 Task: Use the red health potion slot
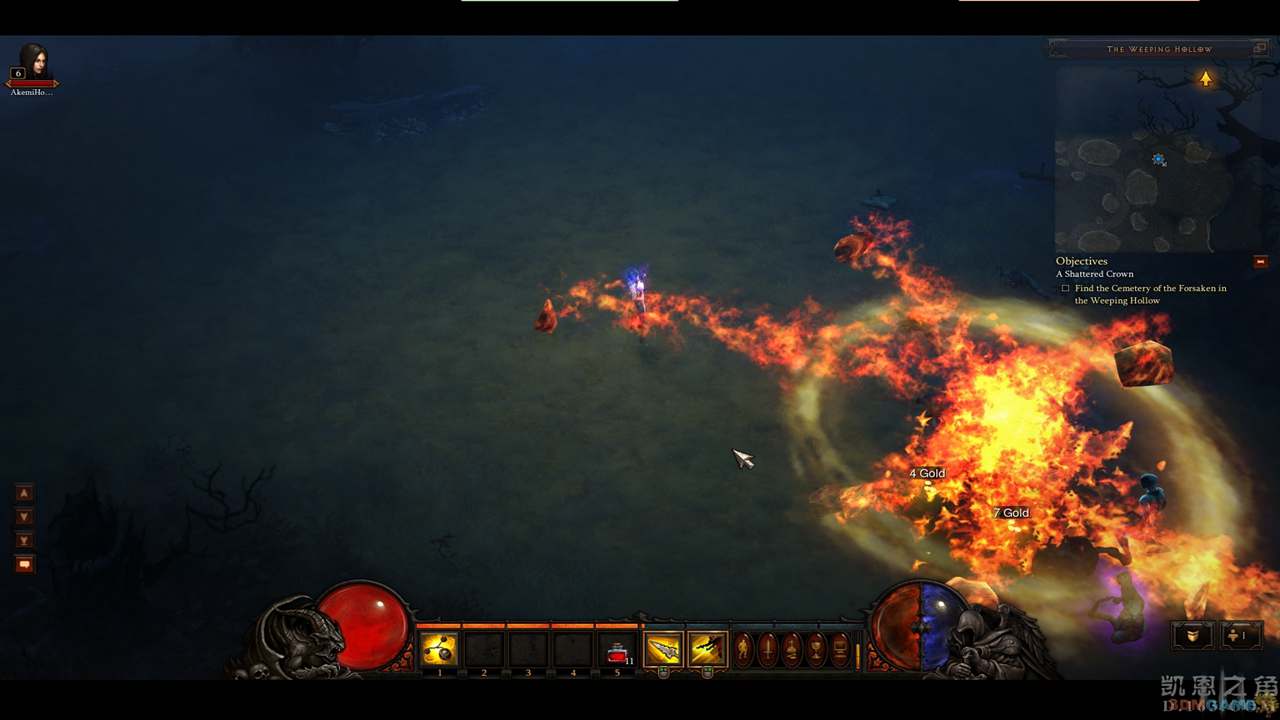pyautogui.click(x=617, y=651)
